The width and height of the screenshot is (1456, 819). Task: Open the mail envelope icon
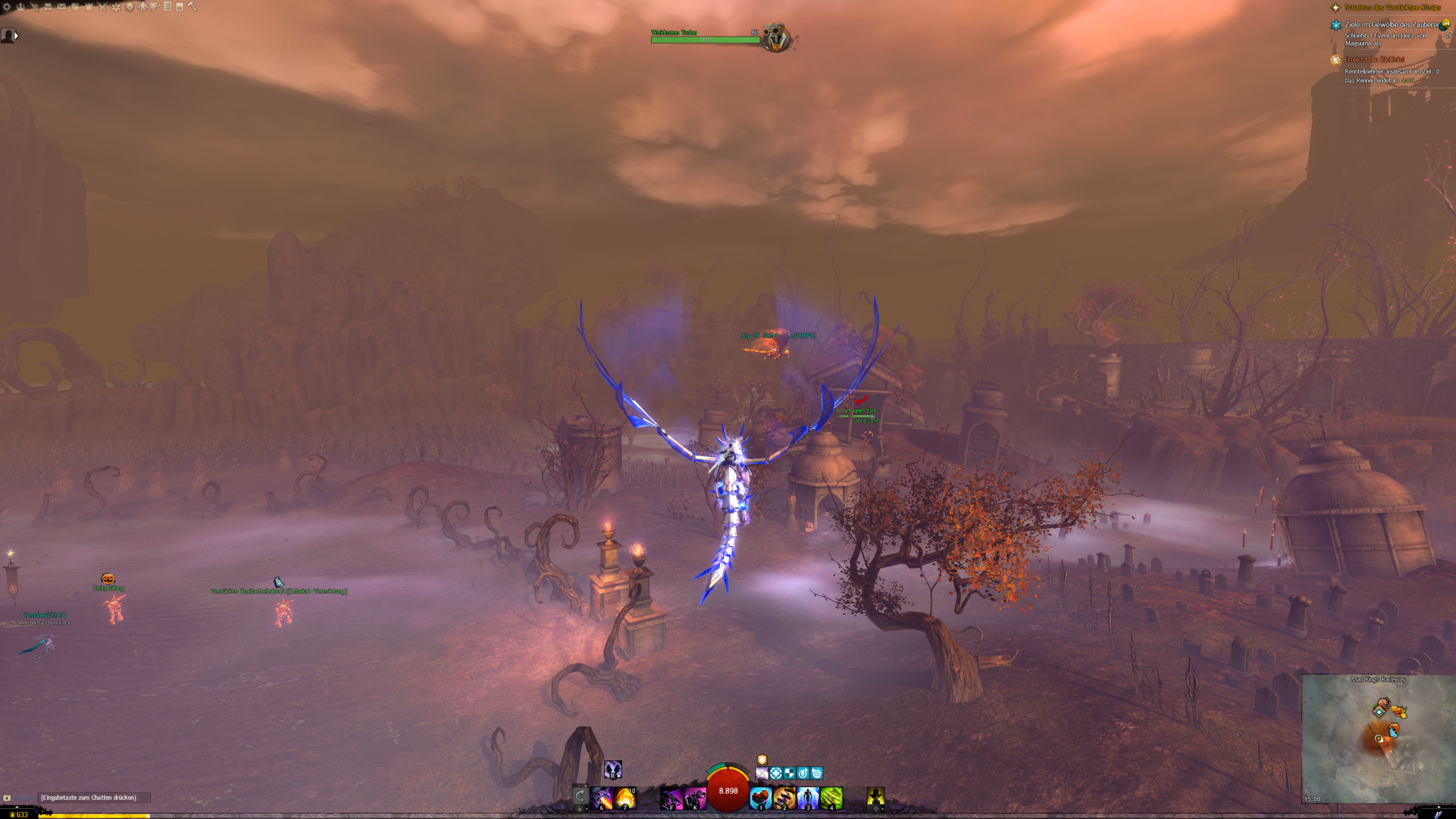tap(61, 7)
